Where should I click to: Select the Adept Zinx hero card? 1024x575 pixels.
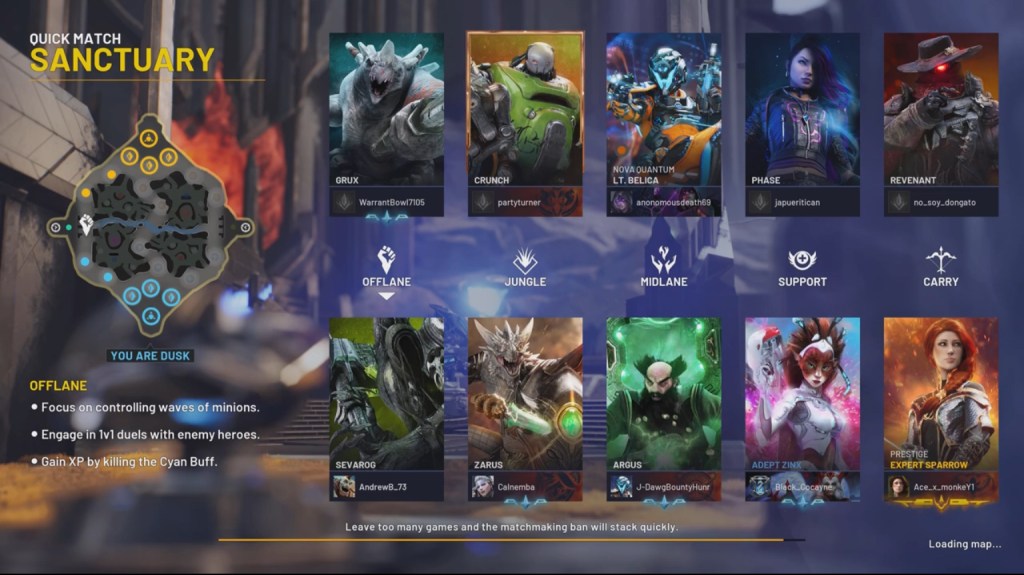[x=802, y=390]
